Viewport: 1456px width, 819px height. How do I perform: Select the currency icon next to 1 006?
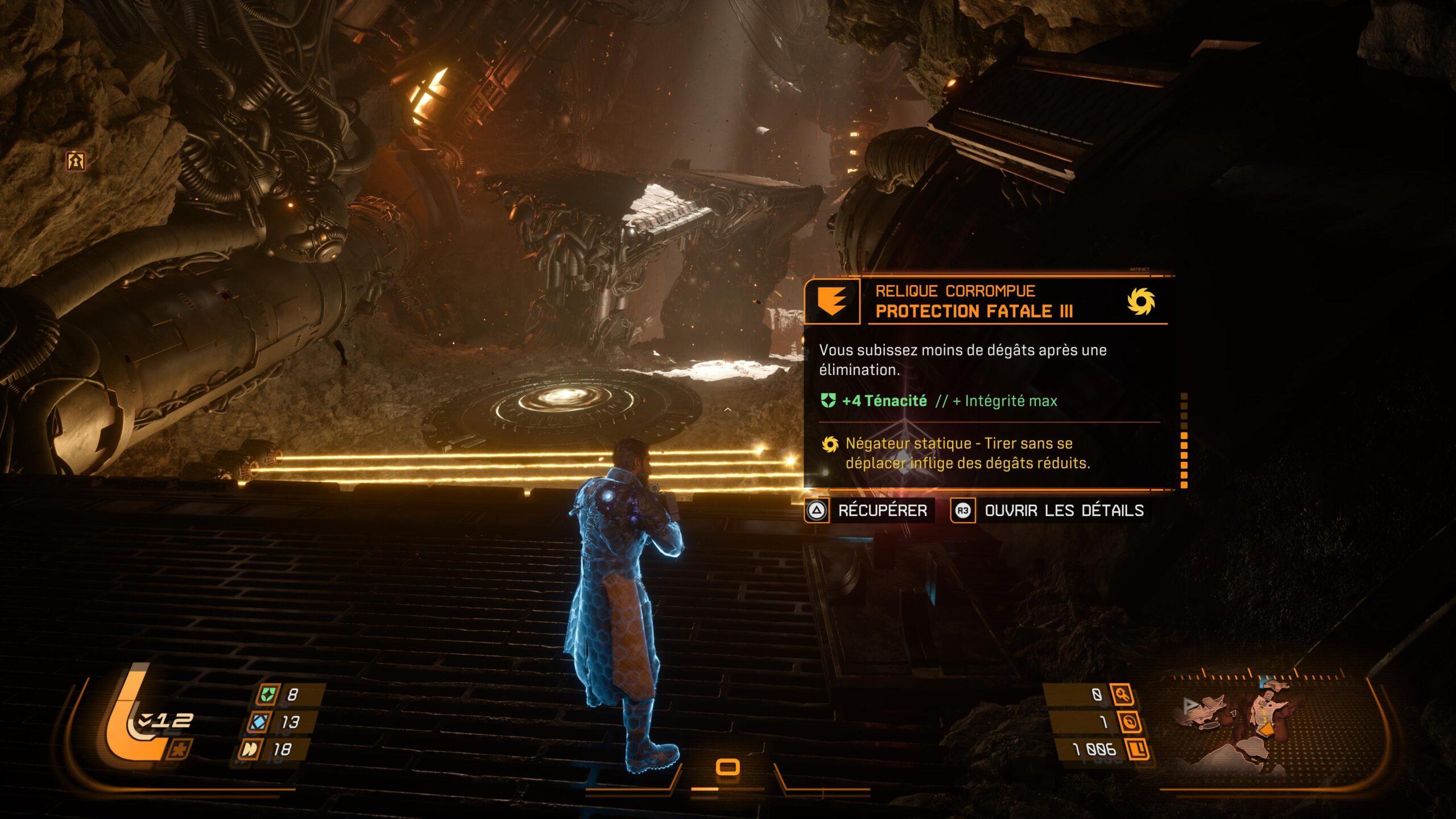[1138, 749]
